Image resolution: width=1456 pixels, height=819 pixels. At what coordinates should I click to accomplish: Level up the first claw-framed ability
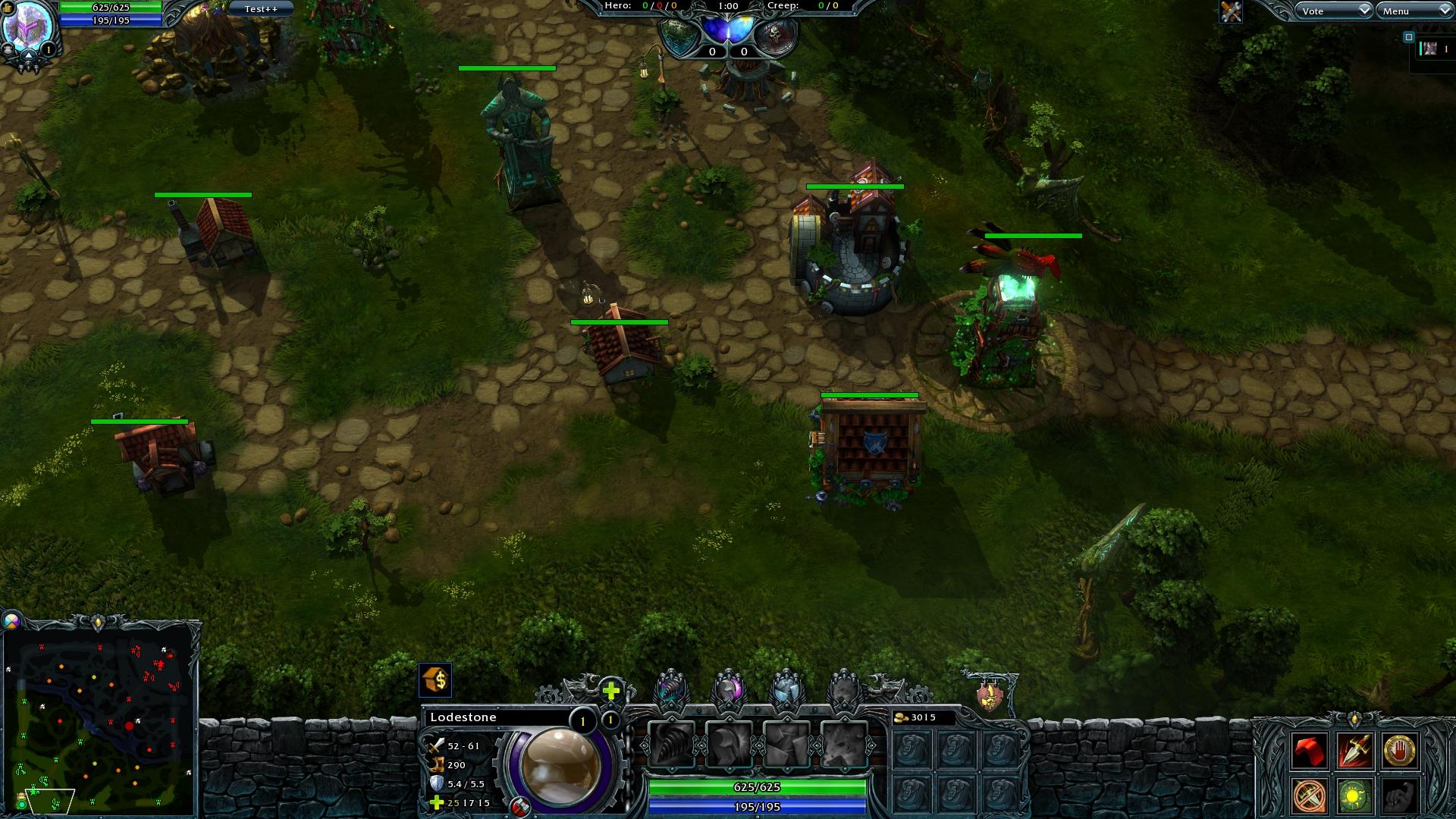click(x=672, y=689)
